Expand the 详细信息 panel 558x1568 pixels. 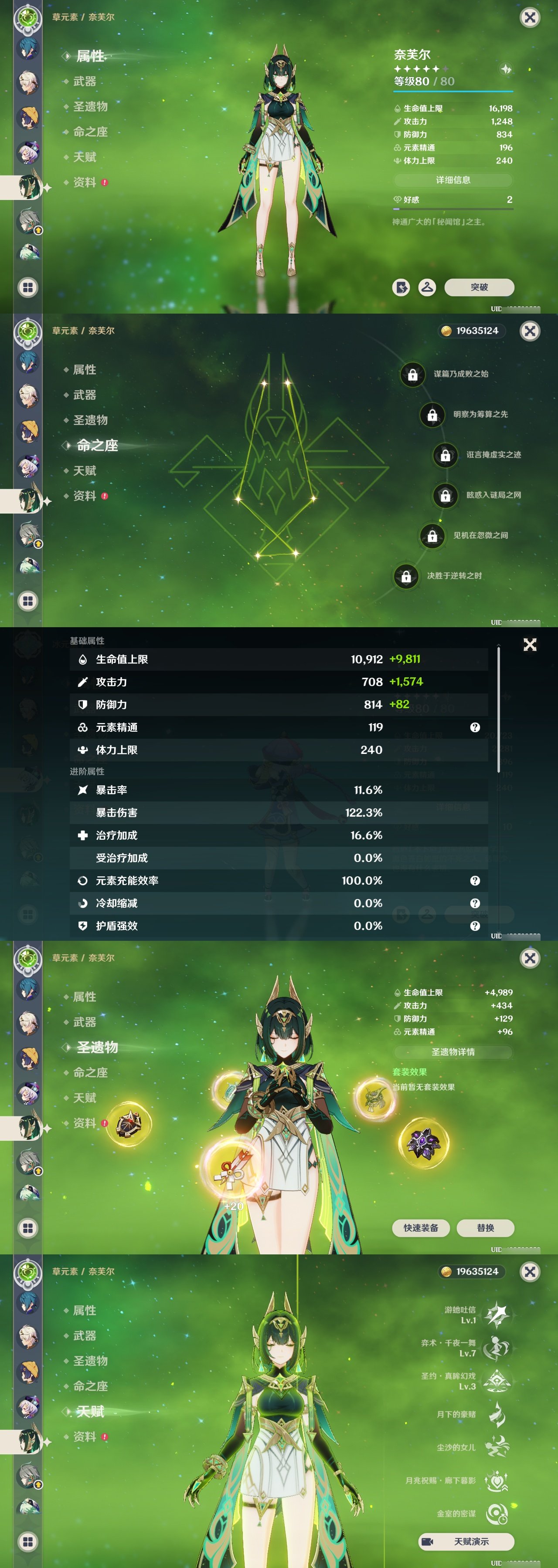[x=453, y=180]
